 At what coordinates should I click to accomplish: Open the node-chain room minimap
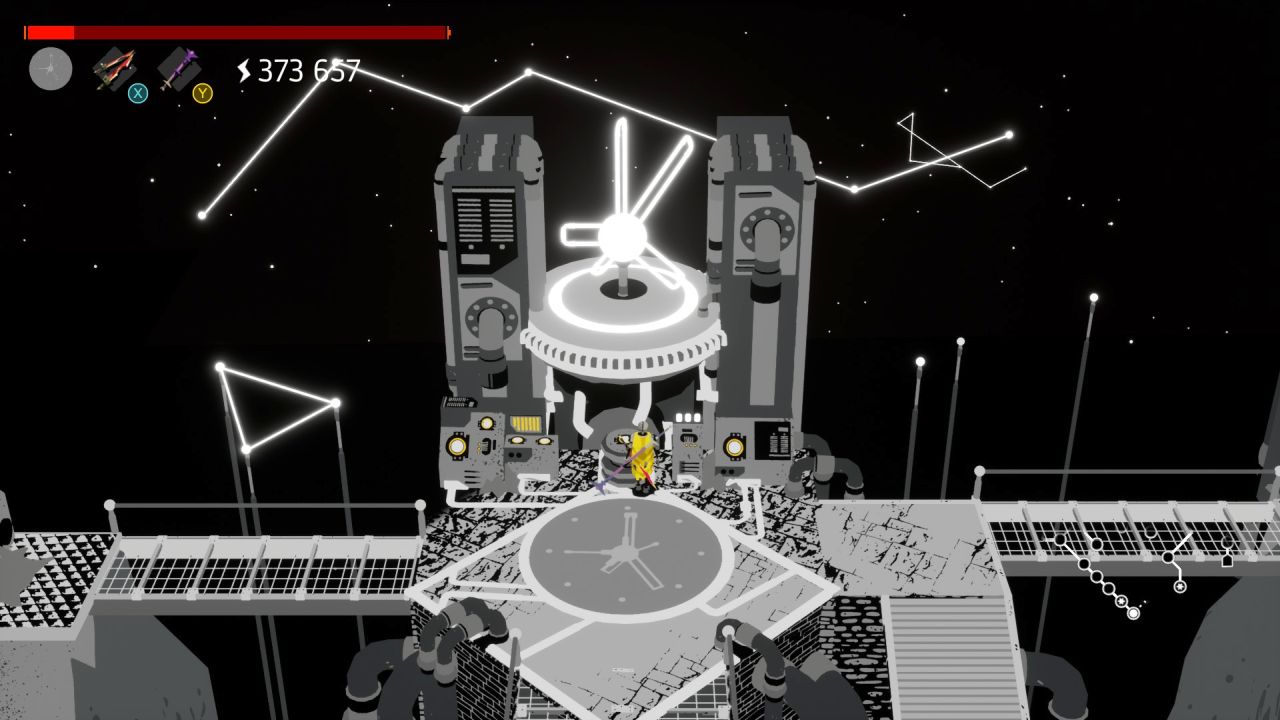(1109, 573)
